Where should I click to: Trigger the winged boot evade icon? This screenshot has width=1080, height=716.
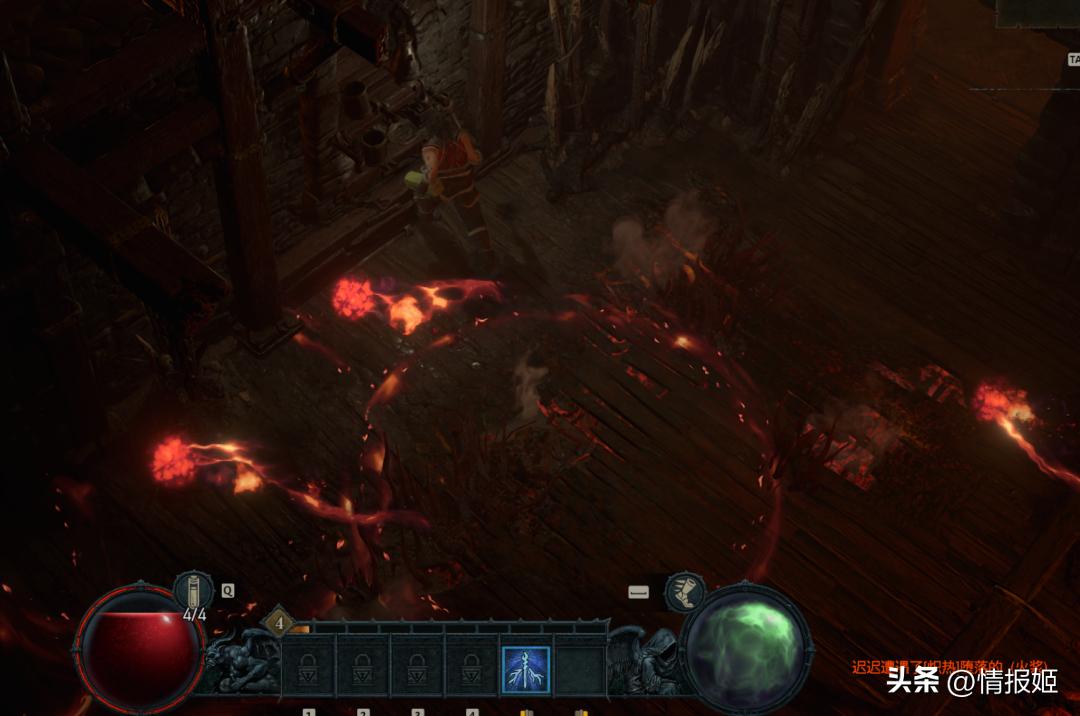pos(685,592)
